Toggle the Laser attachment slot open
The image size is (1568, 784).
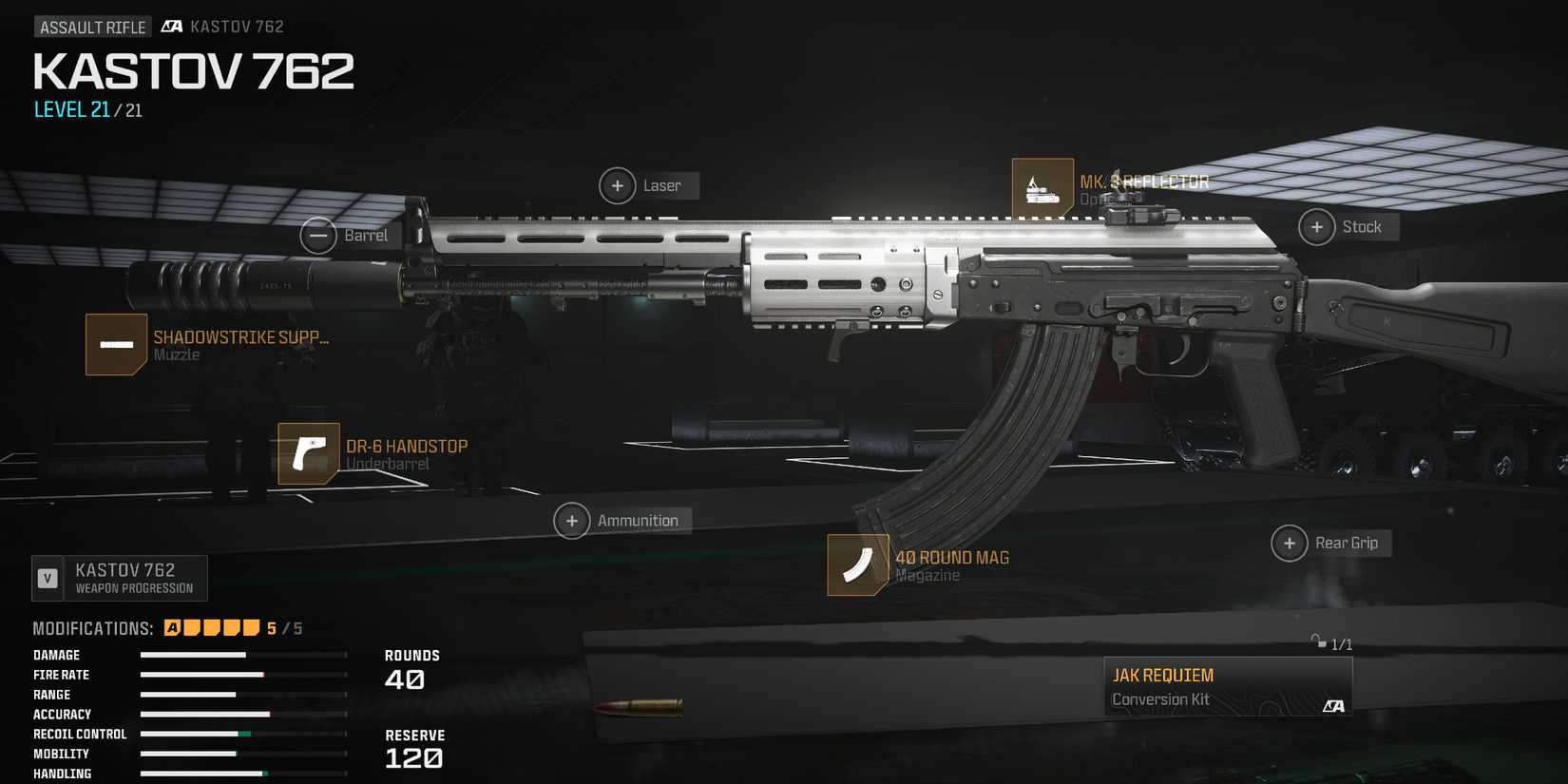point(617,185)
